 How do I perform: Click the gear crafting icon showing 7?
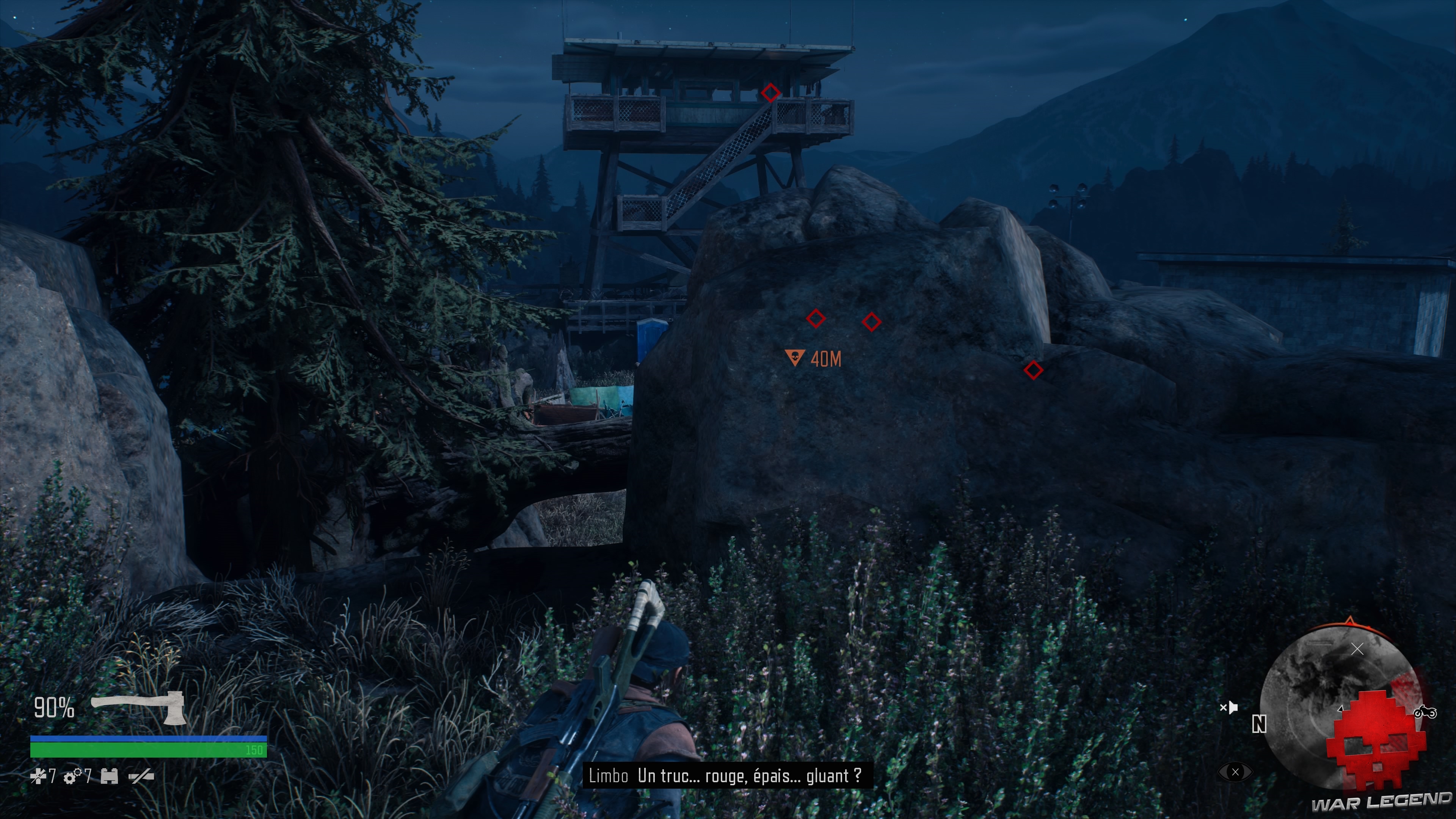tap(72, 778)
